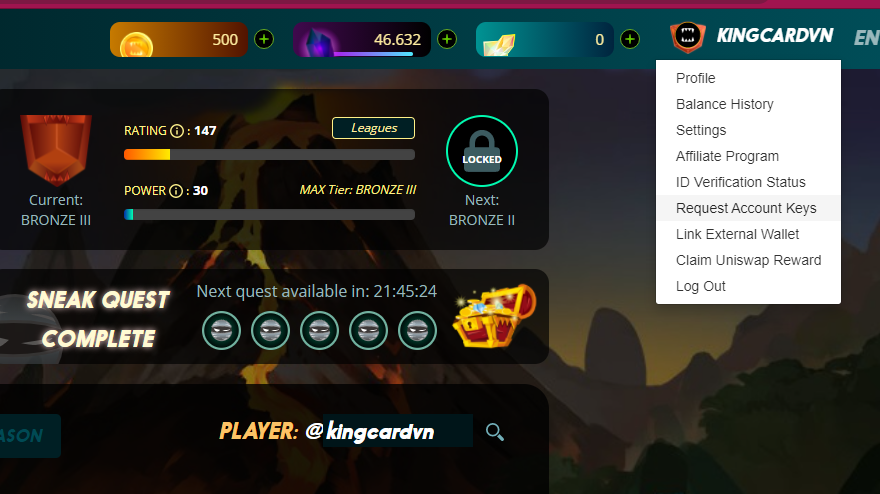This screenshot has width=880, height=494.
Task: Click the player search magnifying glass
Action: point(494,432)
